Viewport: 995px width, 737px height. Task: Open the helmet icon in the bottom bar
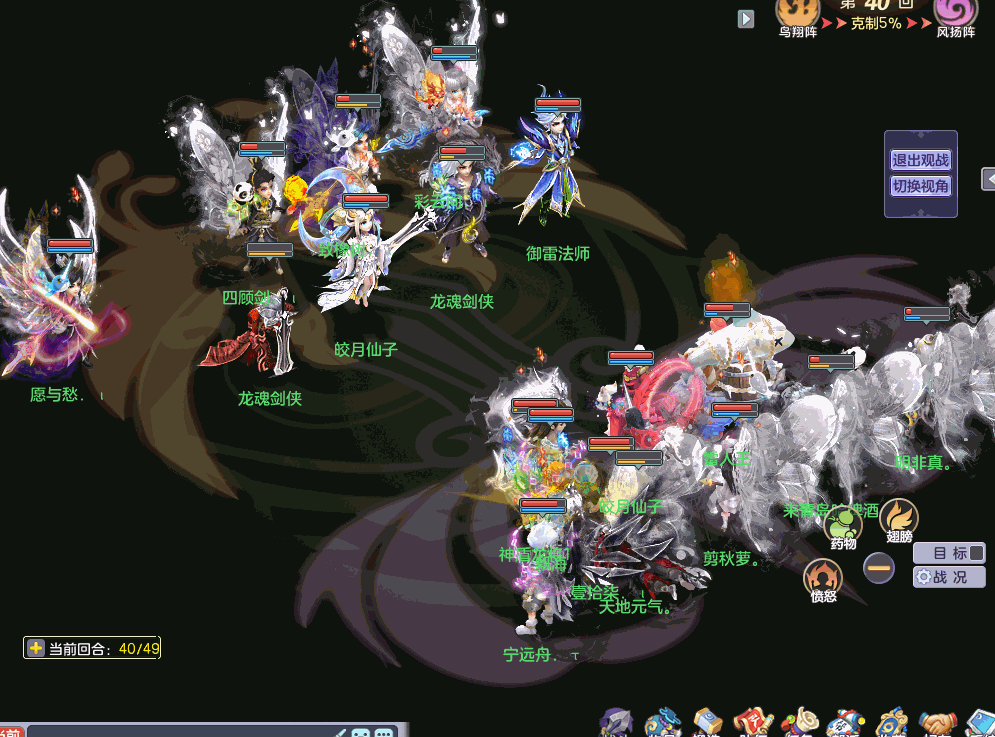coord(617,724)
